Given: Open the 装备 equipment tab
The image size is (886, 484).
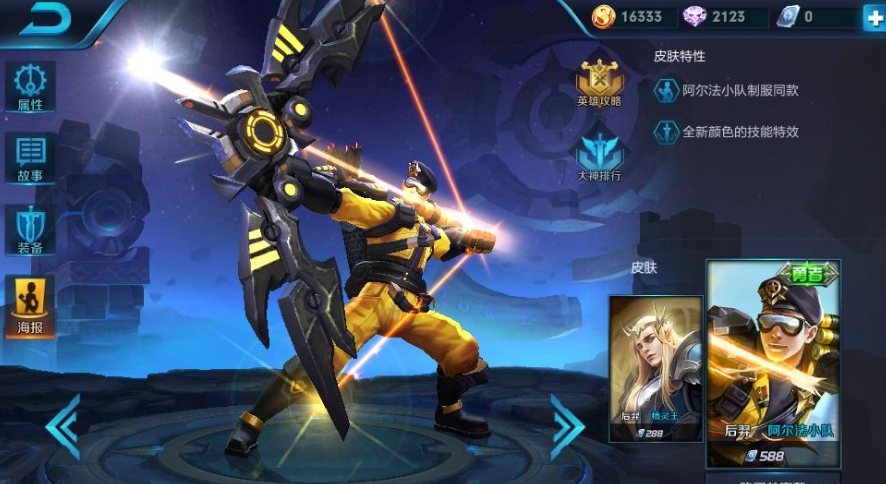Looking at the screenshot, I should click(30, 231).
